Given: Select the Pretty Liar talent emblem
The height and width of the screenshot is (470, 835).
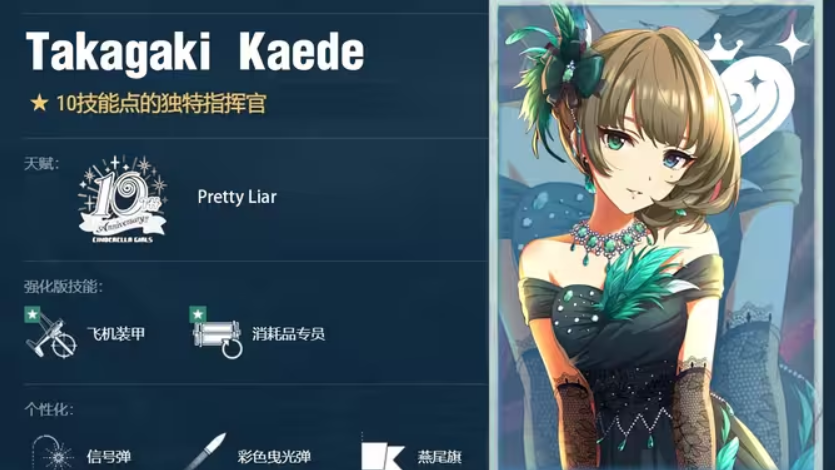Looking at the screenshot, I should (x=121, y=197).
